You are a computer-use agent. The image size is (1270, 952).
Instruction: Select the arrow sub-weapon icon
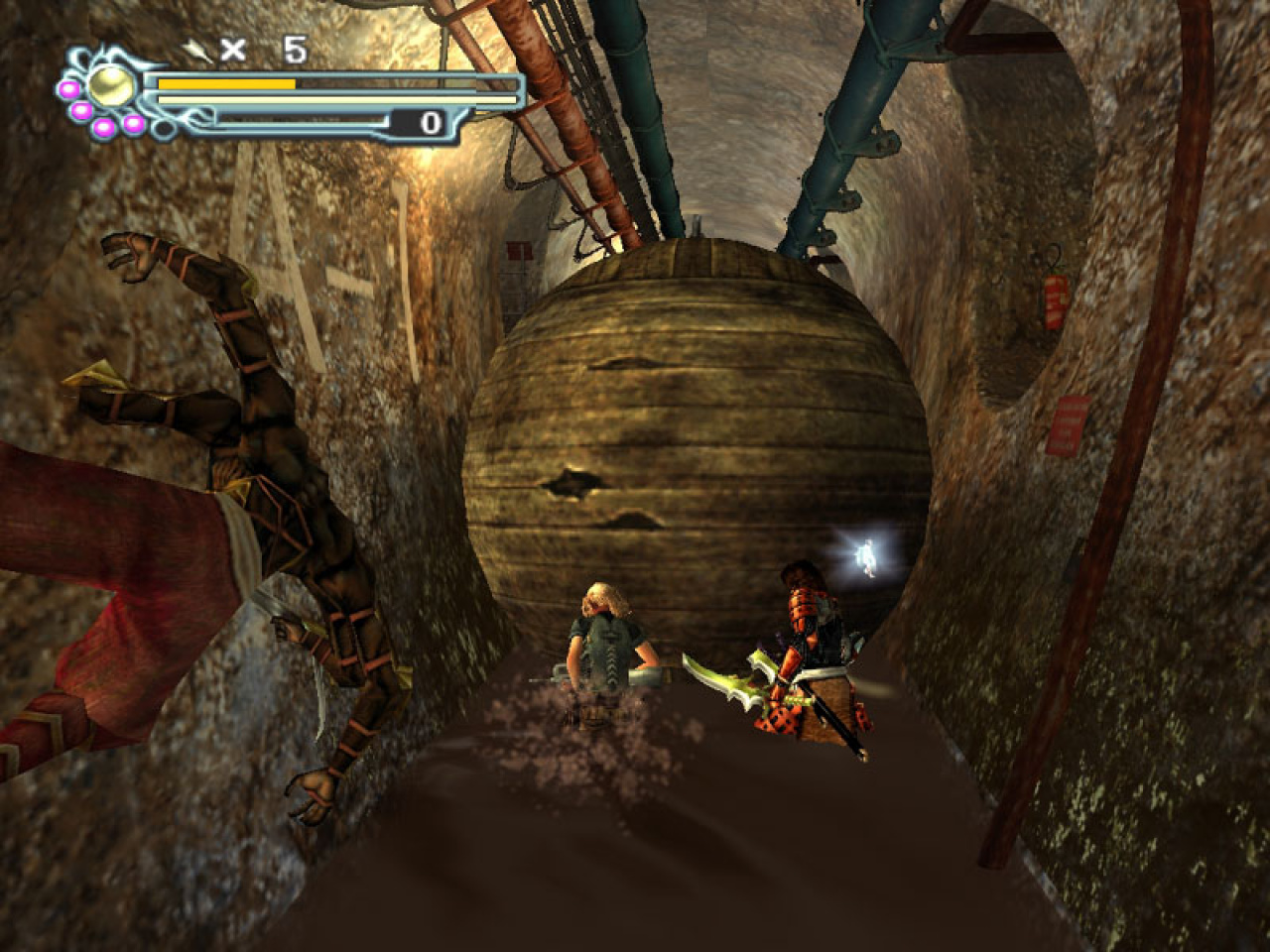(x=196, y=50)
